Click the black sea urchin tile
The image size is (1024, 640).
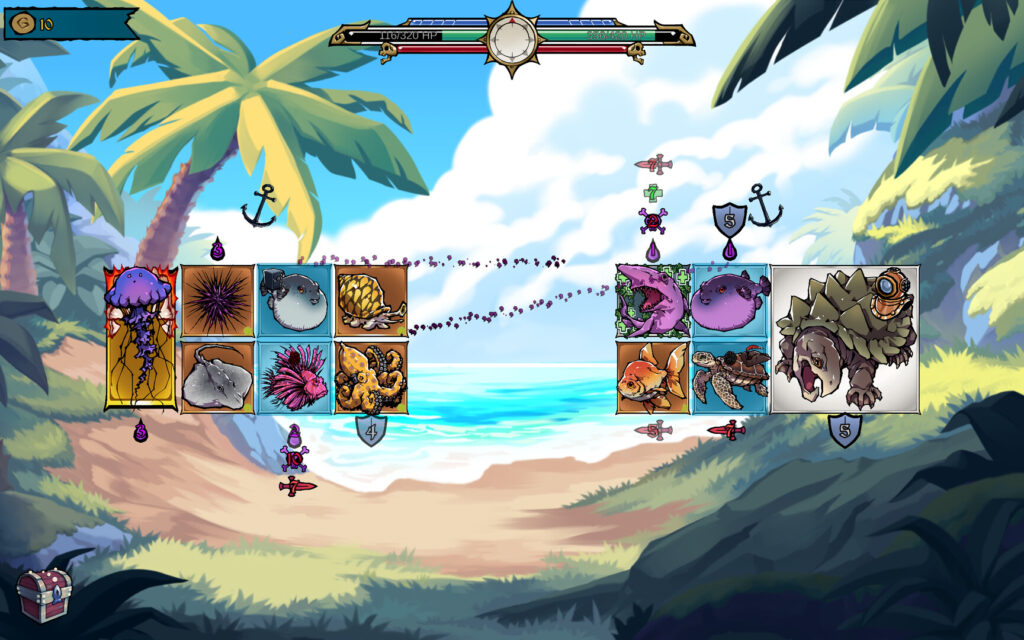tap(218, 301)
